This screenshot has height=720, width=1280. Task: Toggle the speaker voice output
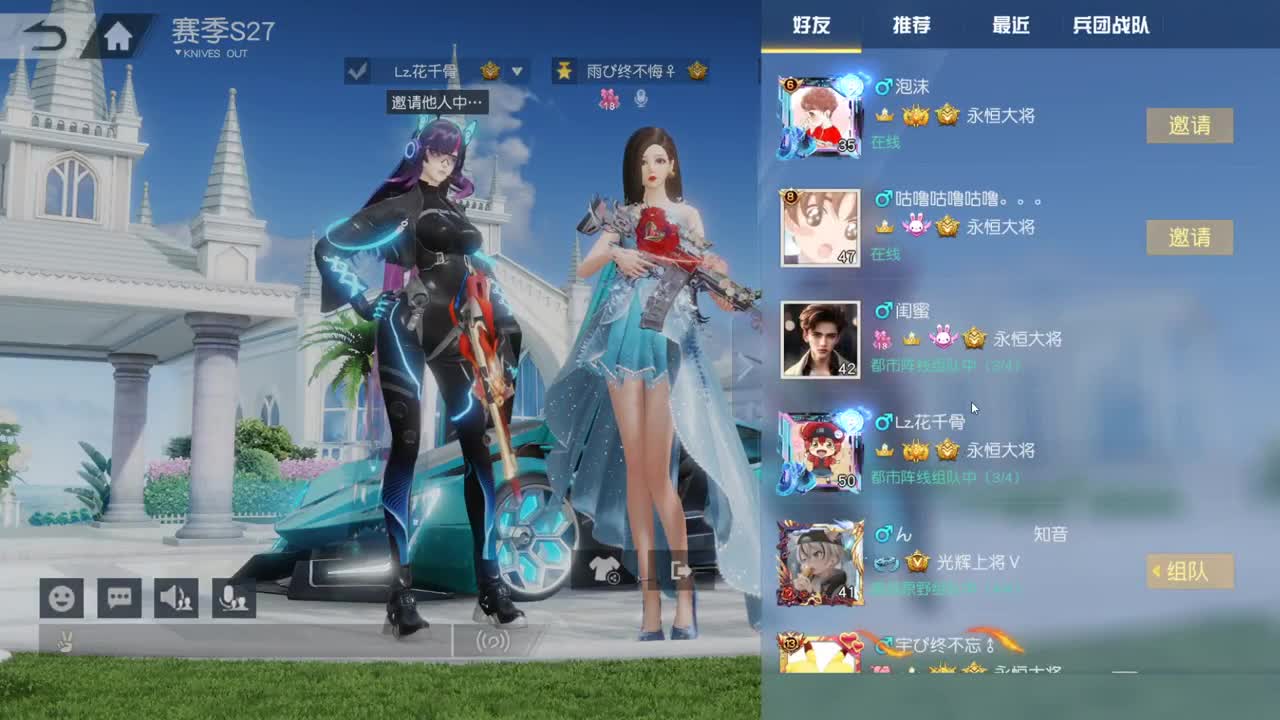178,598
